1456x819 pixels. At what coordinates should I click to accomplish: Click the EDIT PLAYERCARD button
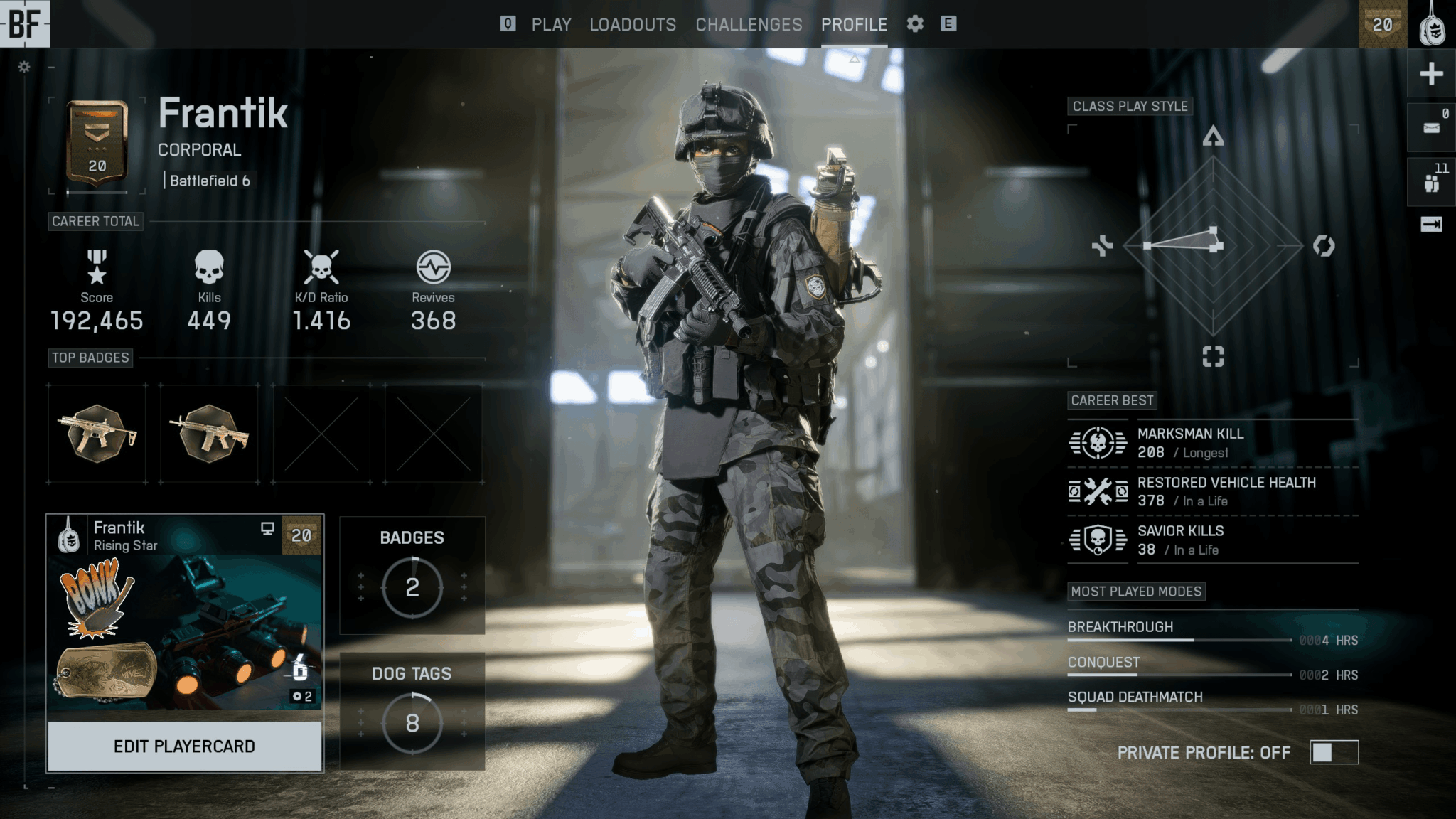pyautogui.click(x=183, y=746)
